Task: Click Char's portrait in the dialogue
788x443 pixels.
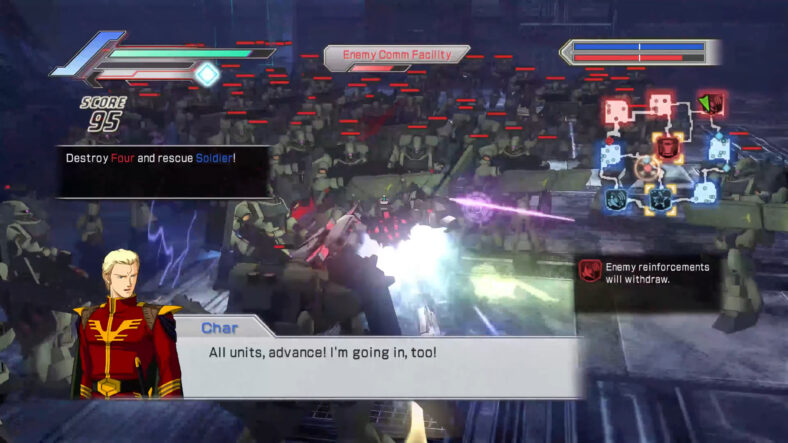Action: pyautogui.click(x=126, y=322)
